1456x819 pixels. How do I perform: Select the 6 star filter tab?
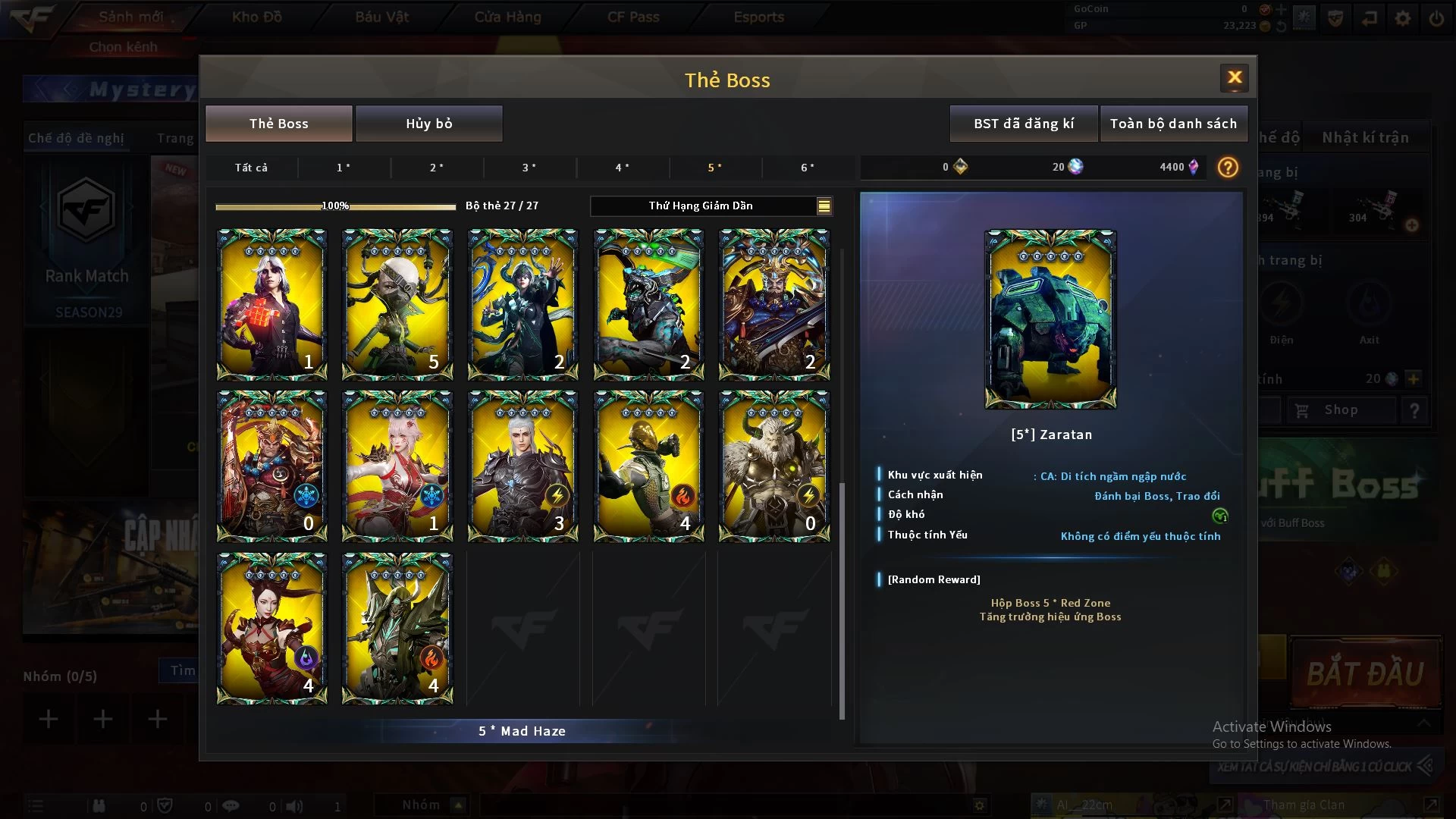click(808, 168)
